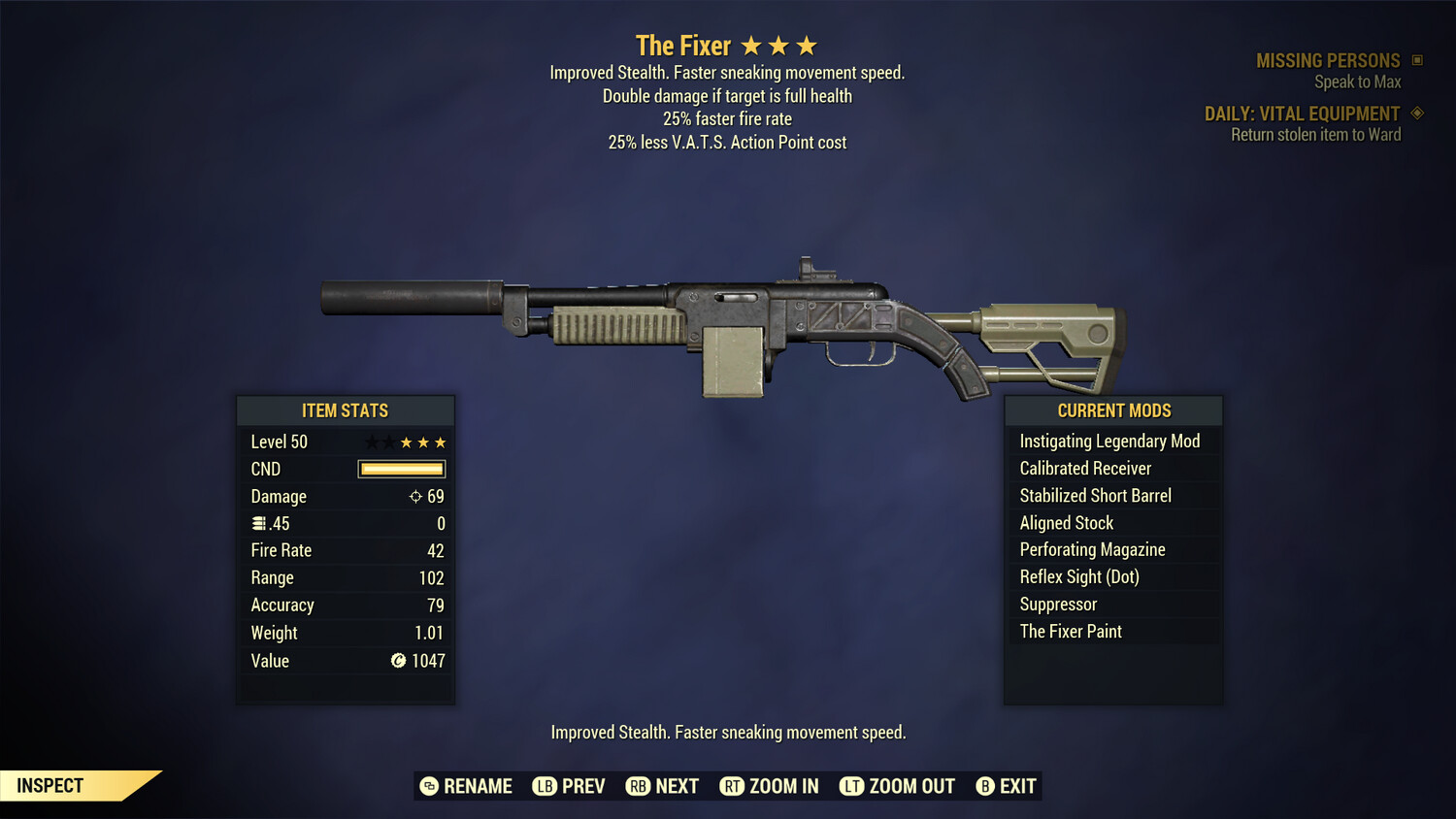The image size is (1456, 819).
Task: Click the LB icon beside Prev
Action: (546, 786)
